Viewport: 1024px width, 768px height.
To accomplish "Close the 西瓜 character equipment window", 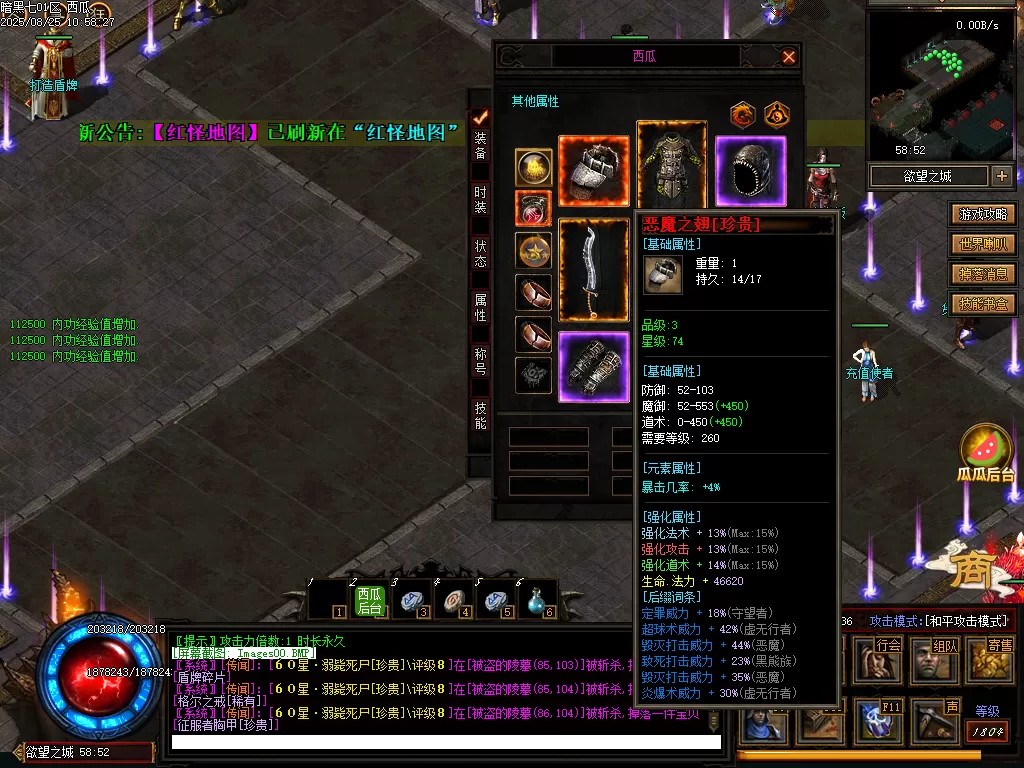I will pos(789,57).
